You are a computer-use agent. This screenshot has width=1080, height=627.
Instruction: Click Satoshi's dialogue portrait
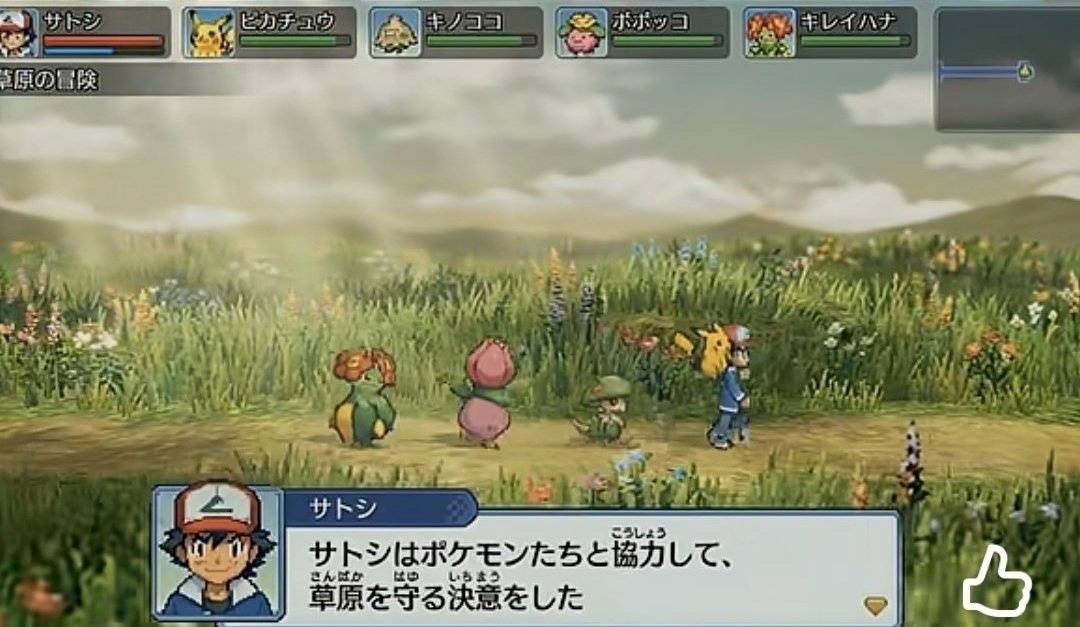pos(217,553)
